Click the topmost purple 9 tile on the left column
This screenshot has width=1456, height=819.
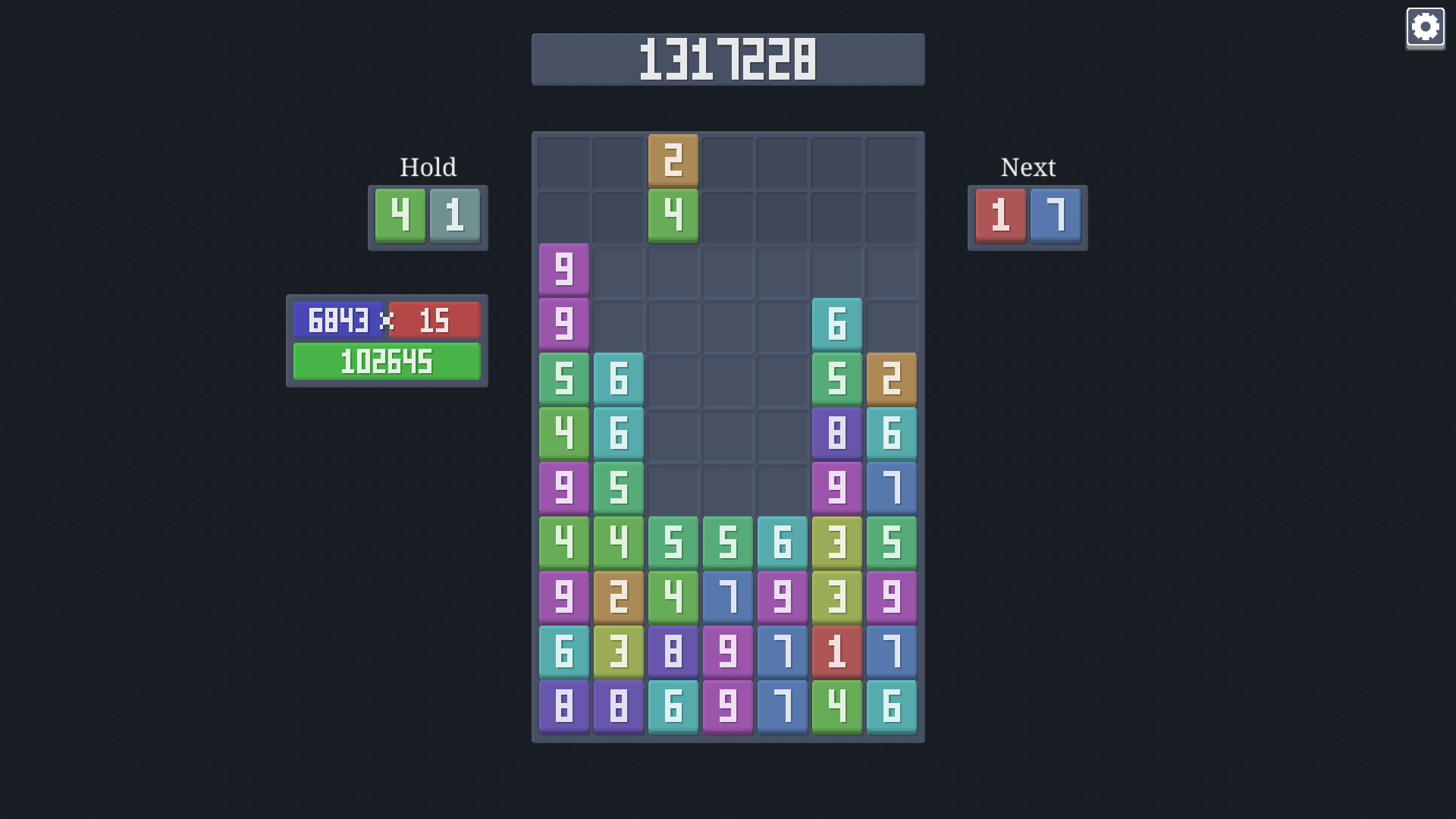click(563, 269)
